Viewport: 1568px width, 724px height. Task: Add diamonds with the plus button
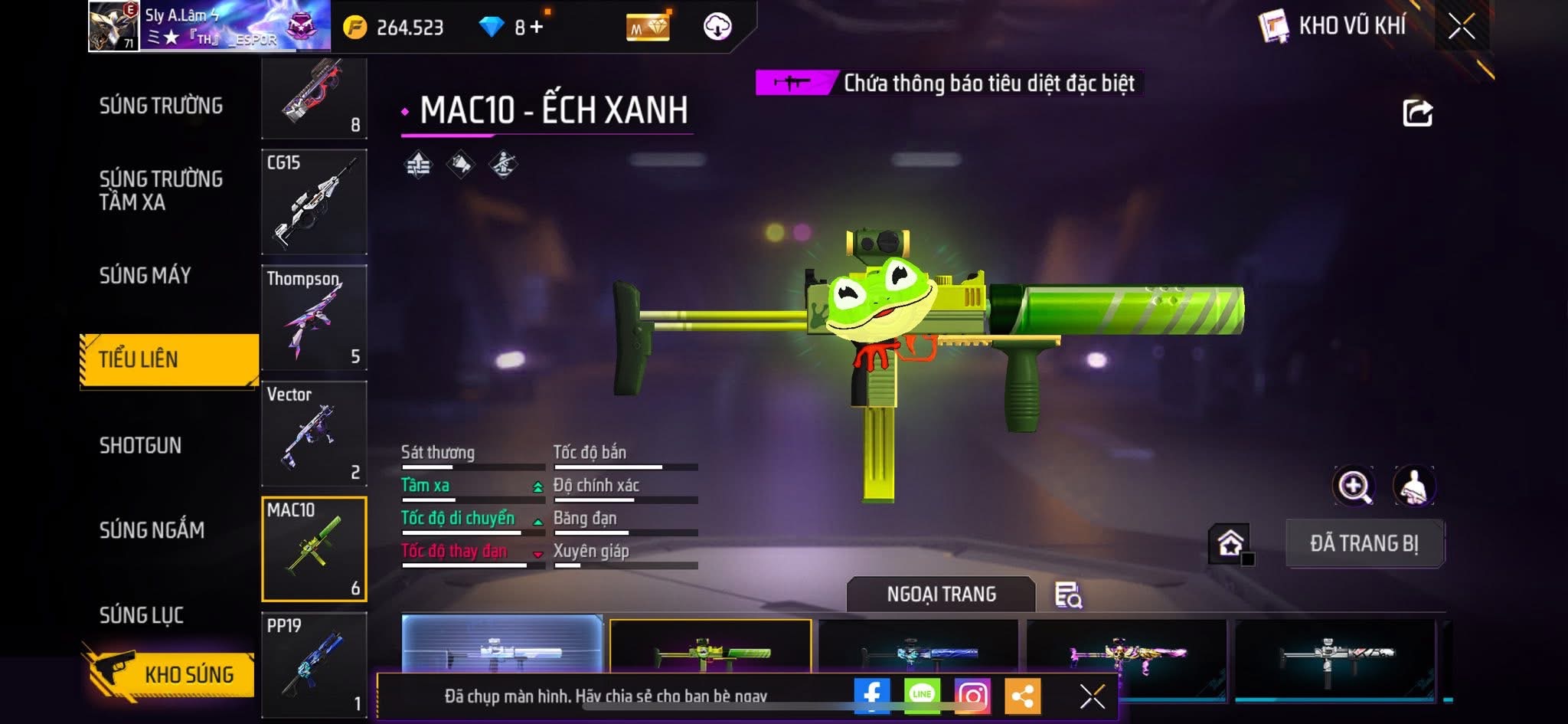(x=537, y=28)
